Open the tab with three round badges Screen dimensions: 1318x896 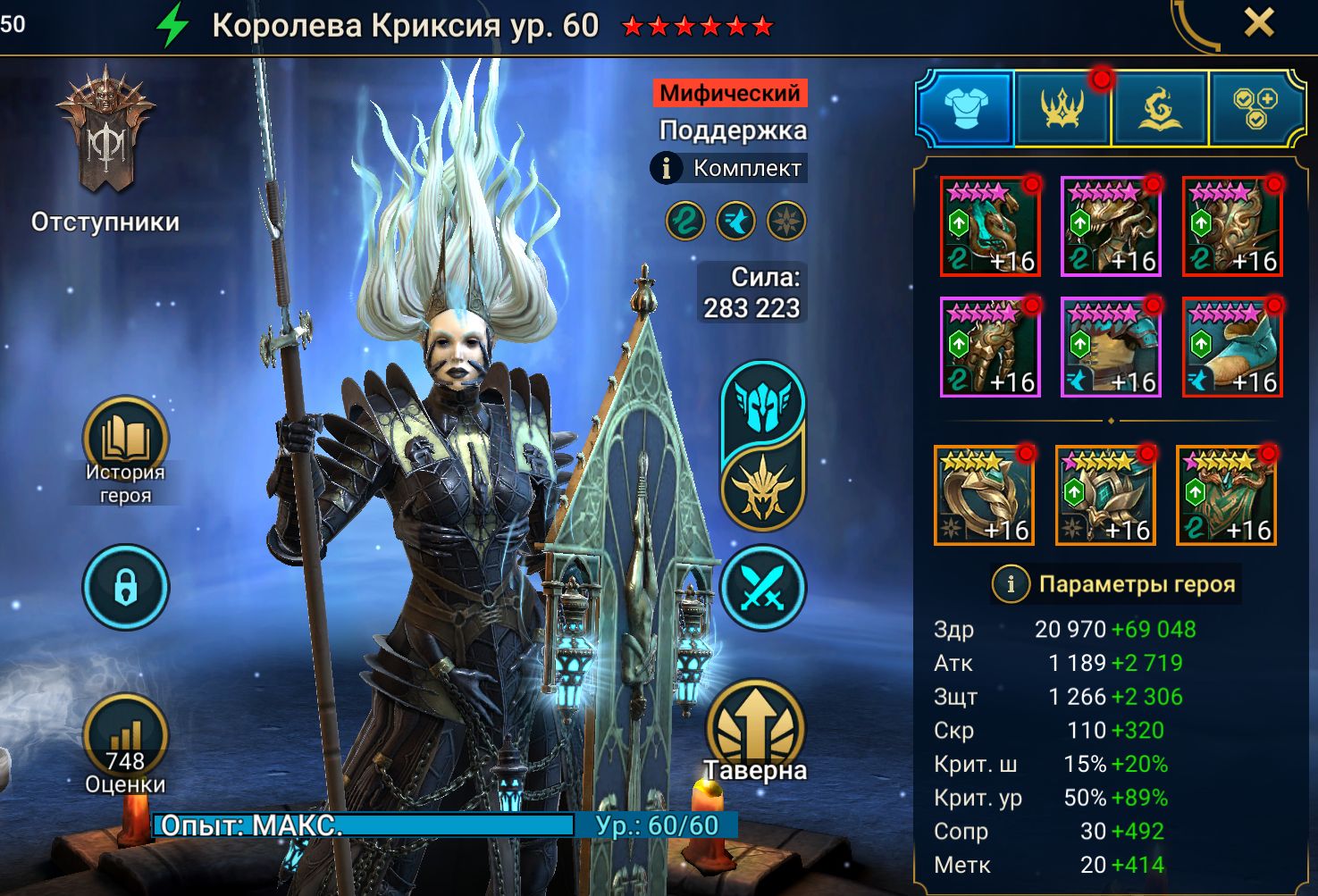(x=1255, y=109)
